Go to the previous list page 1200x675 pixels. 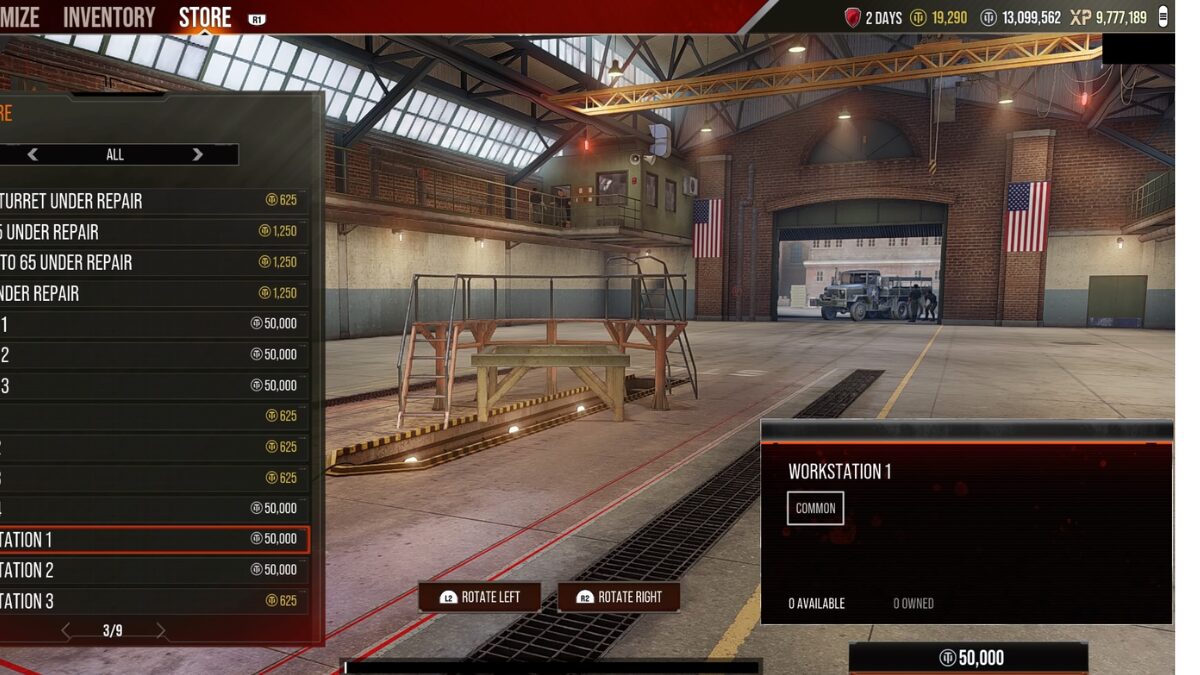tap(67, 631)
